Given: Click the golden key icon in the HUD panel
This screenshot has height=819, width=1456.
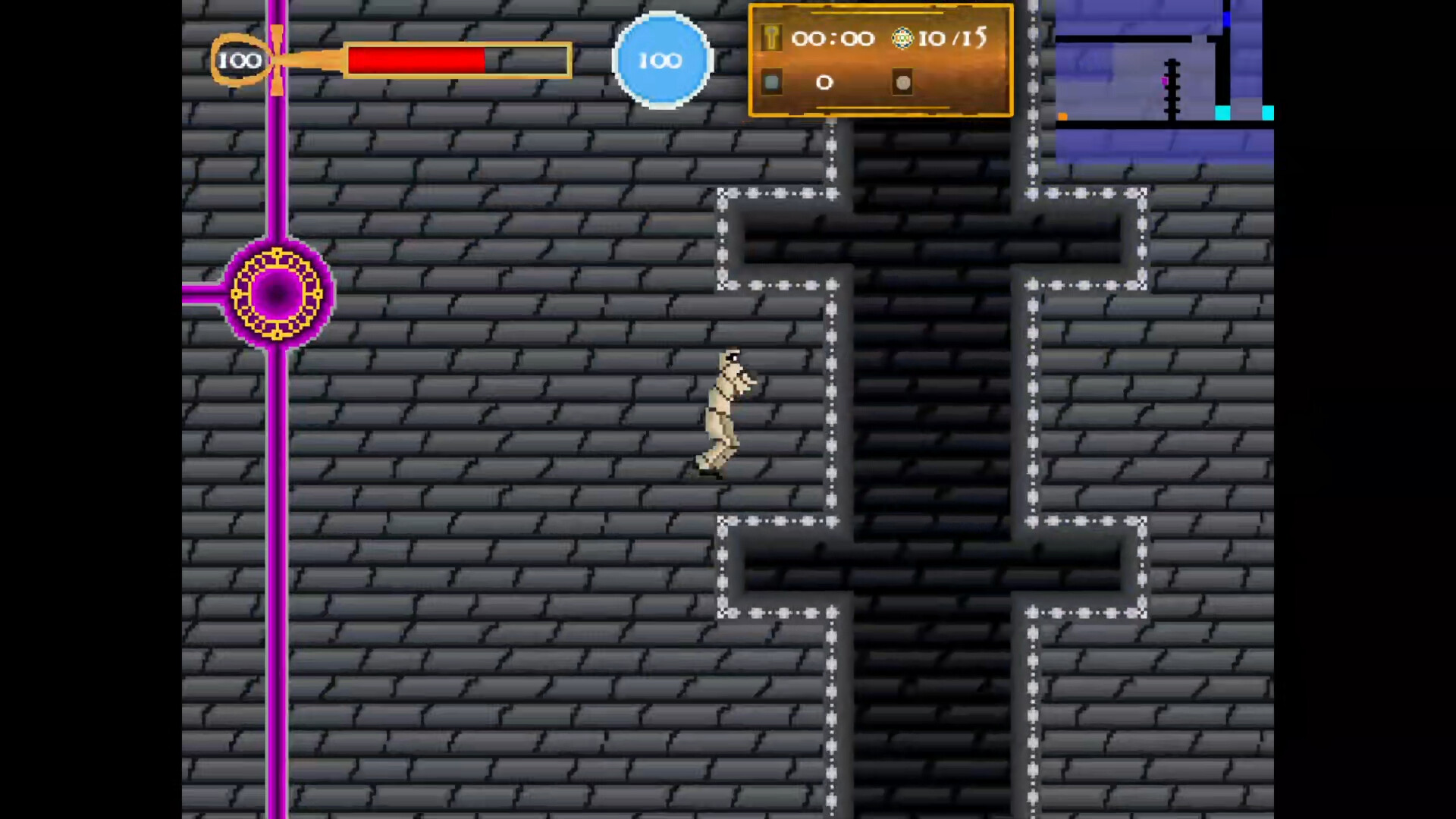Looking at the screenshot, I should (771, 38).
